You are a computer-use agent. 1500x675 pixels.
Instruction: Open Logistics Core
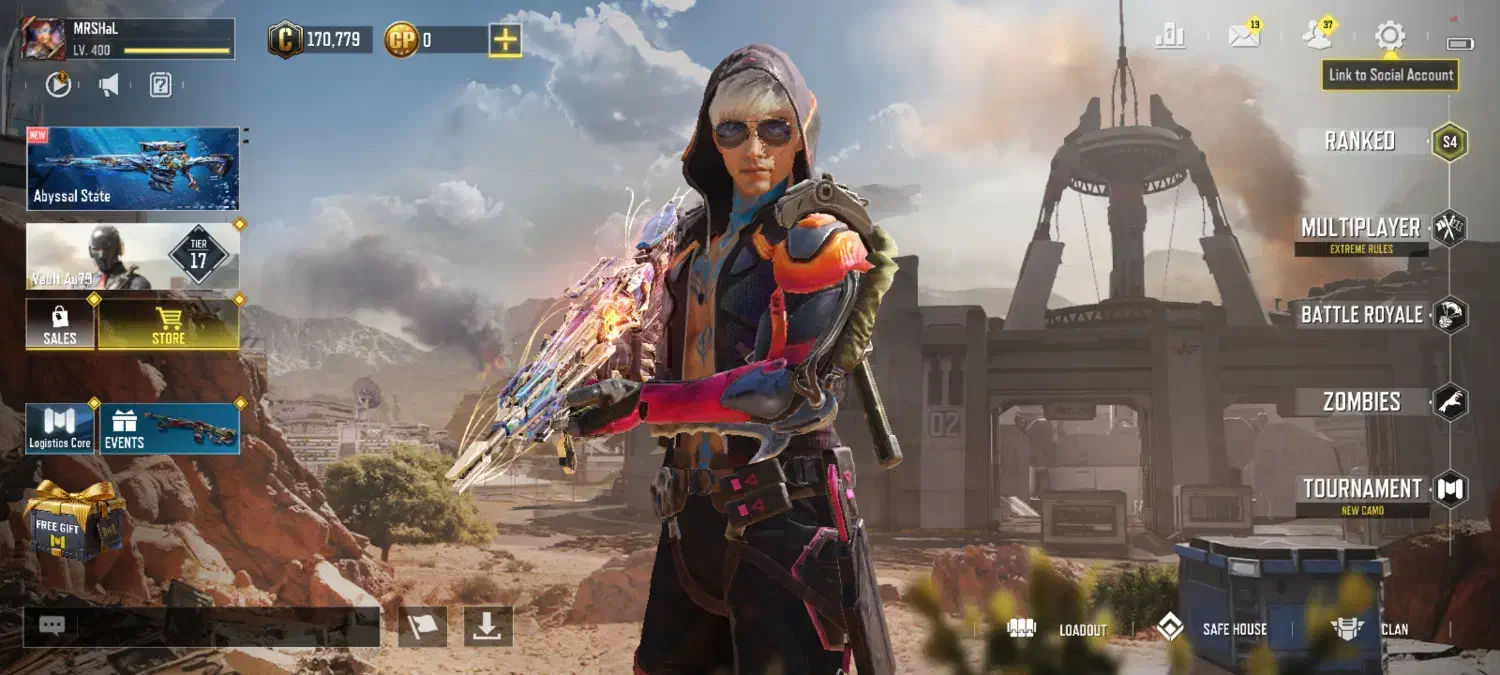point(60,428)
